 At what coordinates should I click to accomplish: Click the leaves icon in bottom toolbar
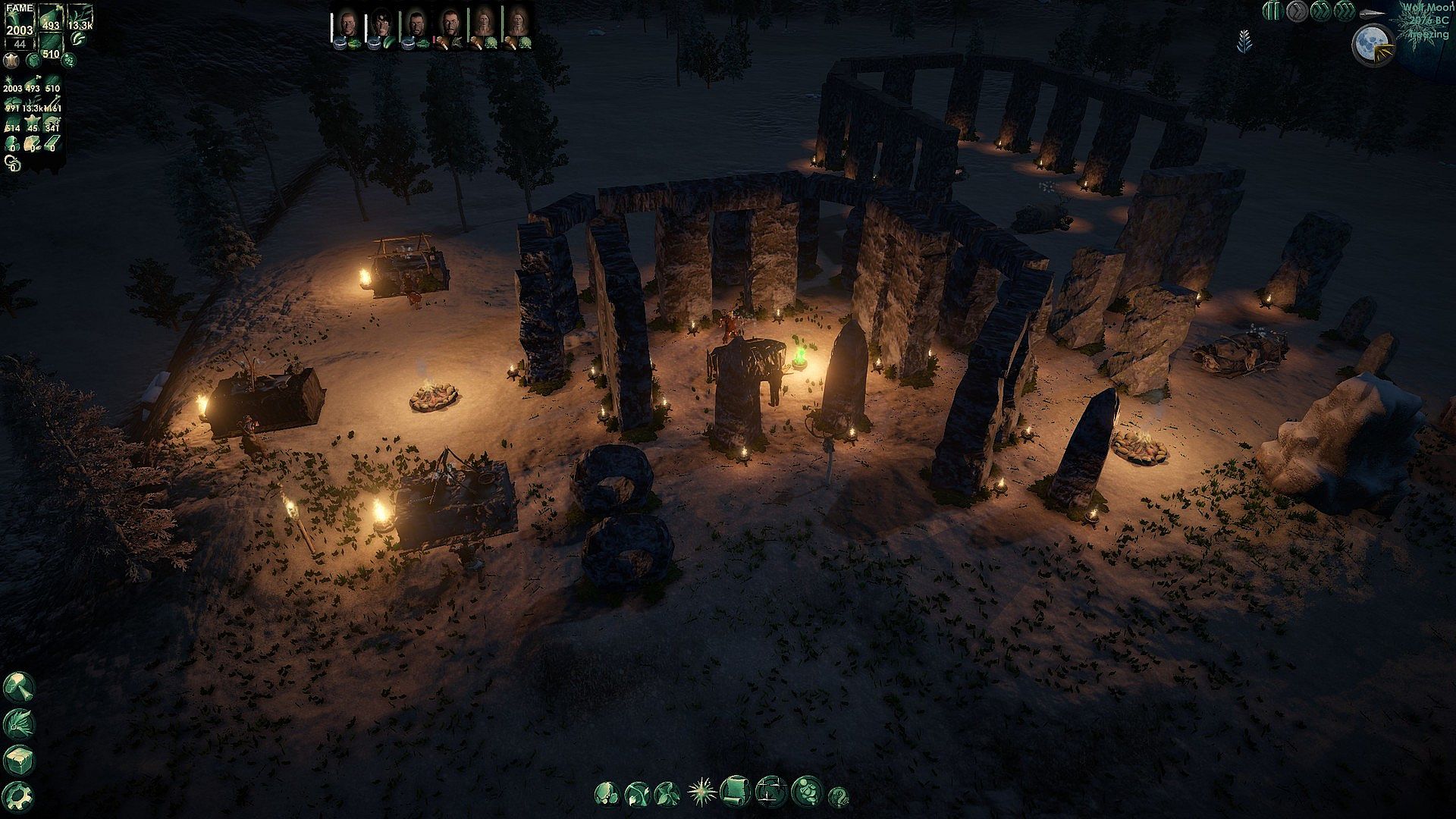(667, 793)
